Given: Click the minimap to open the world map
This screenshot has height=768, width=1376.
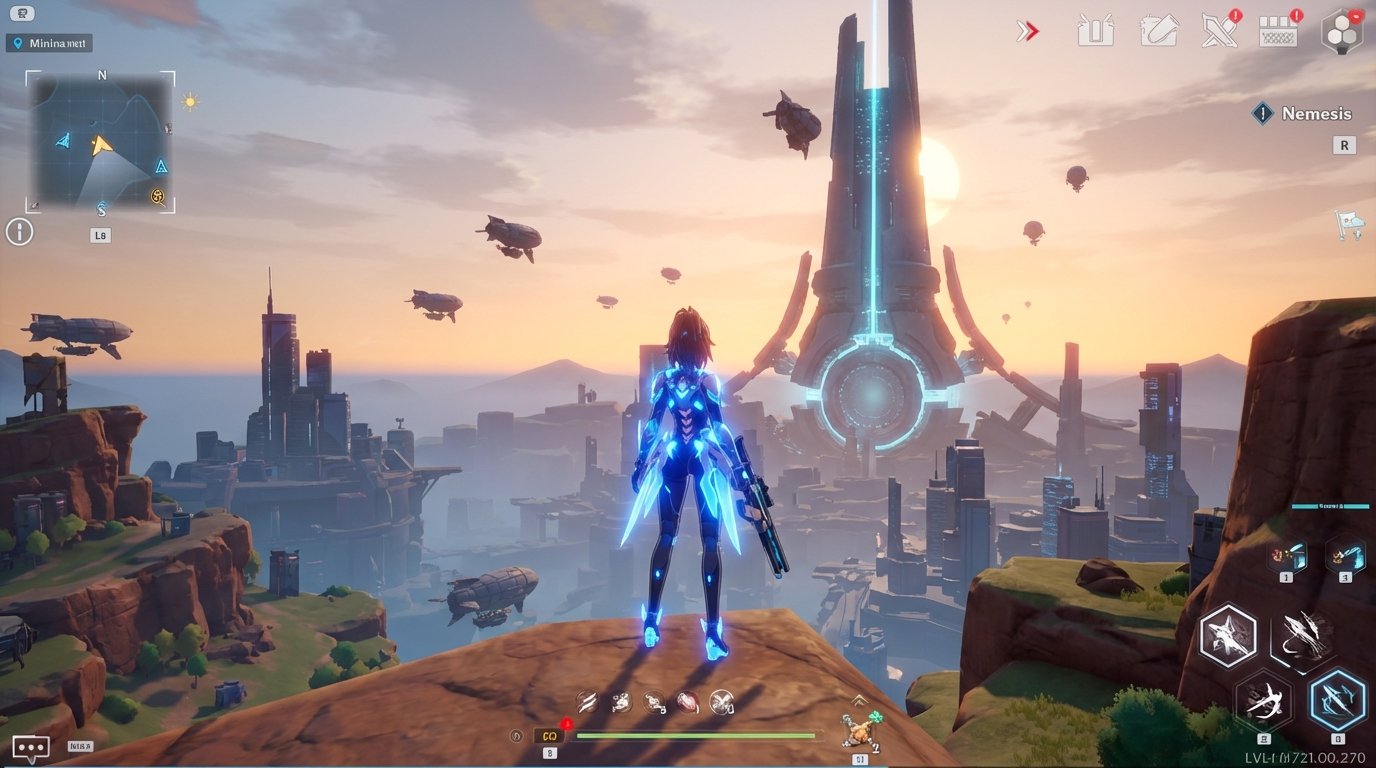Looking at the screenshot, I should (100, 140).
